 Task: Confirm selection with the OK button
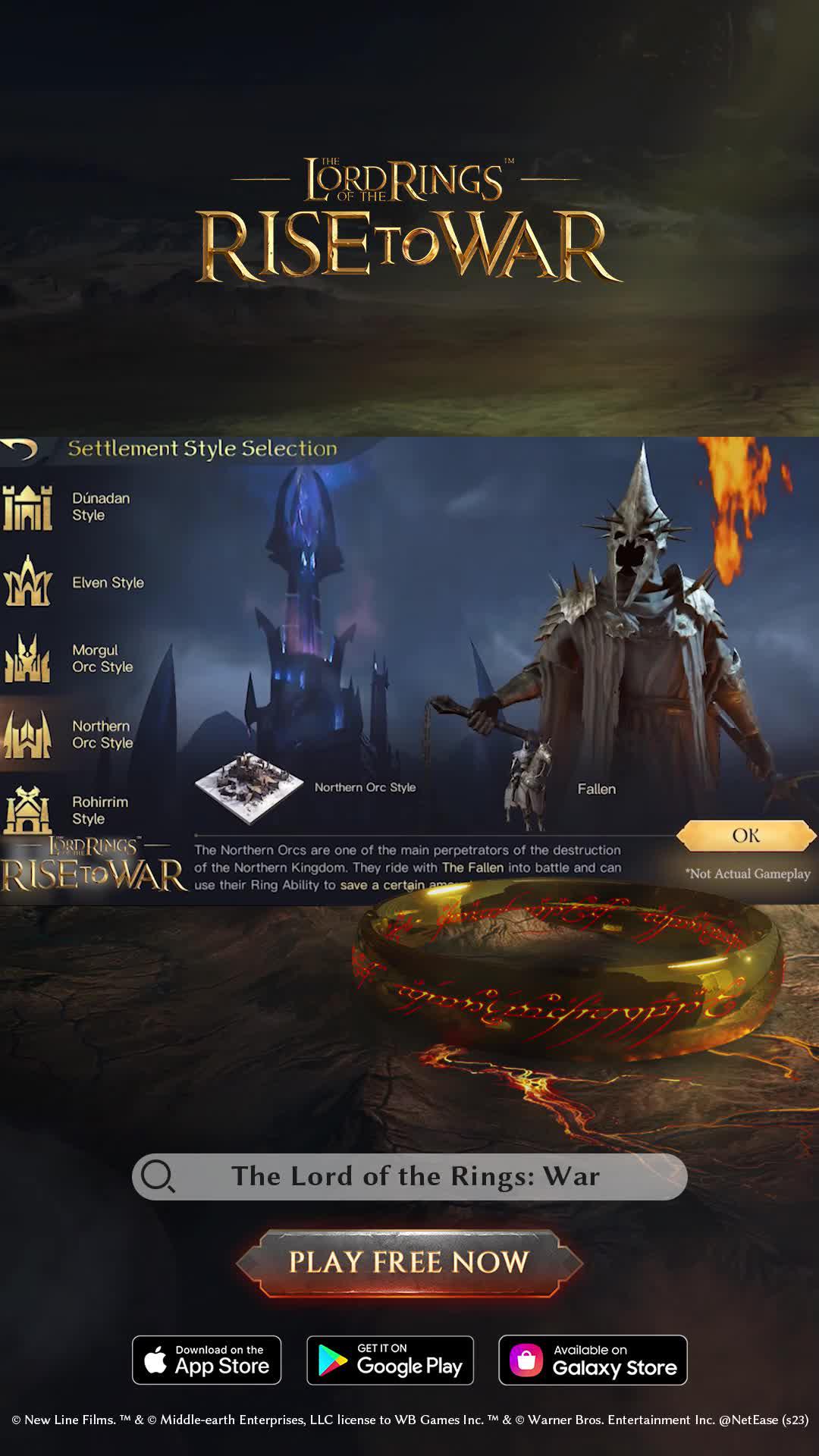(x=745, y=836)
